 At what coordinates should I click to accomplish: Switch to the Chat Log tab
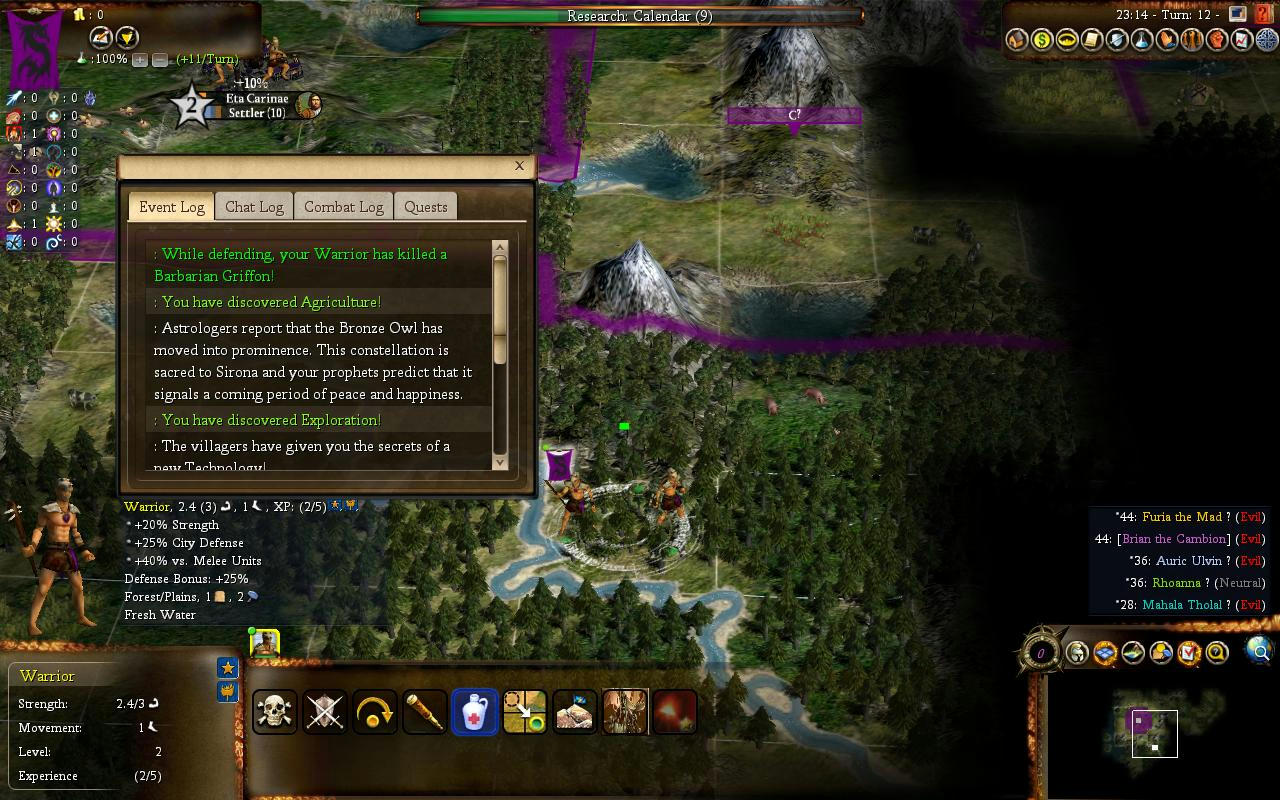point(254,207)
